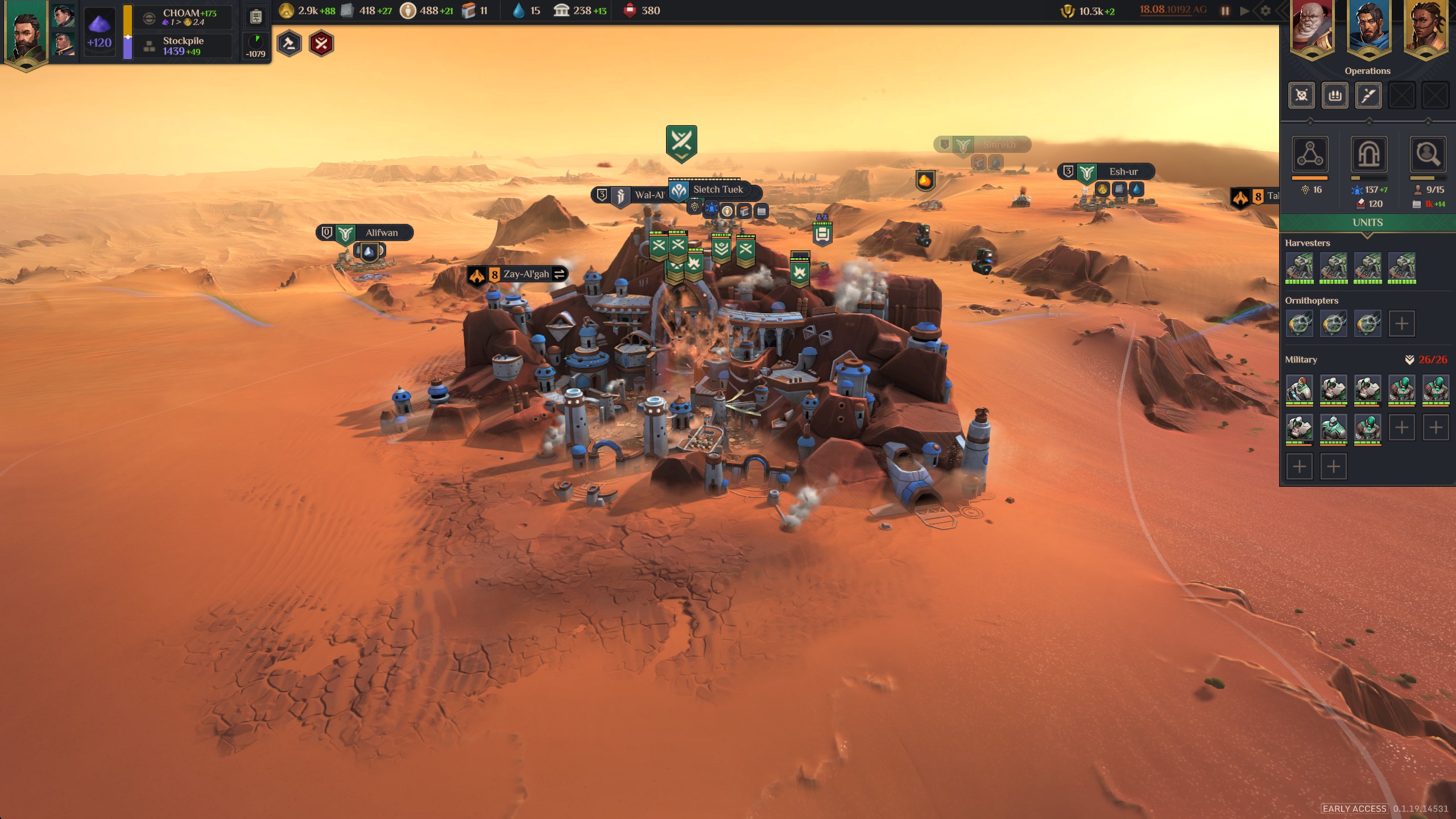Click the red crossed-swords alert hexagon

pyautogui.click(x=321, y=43)
